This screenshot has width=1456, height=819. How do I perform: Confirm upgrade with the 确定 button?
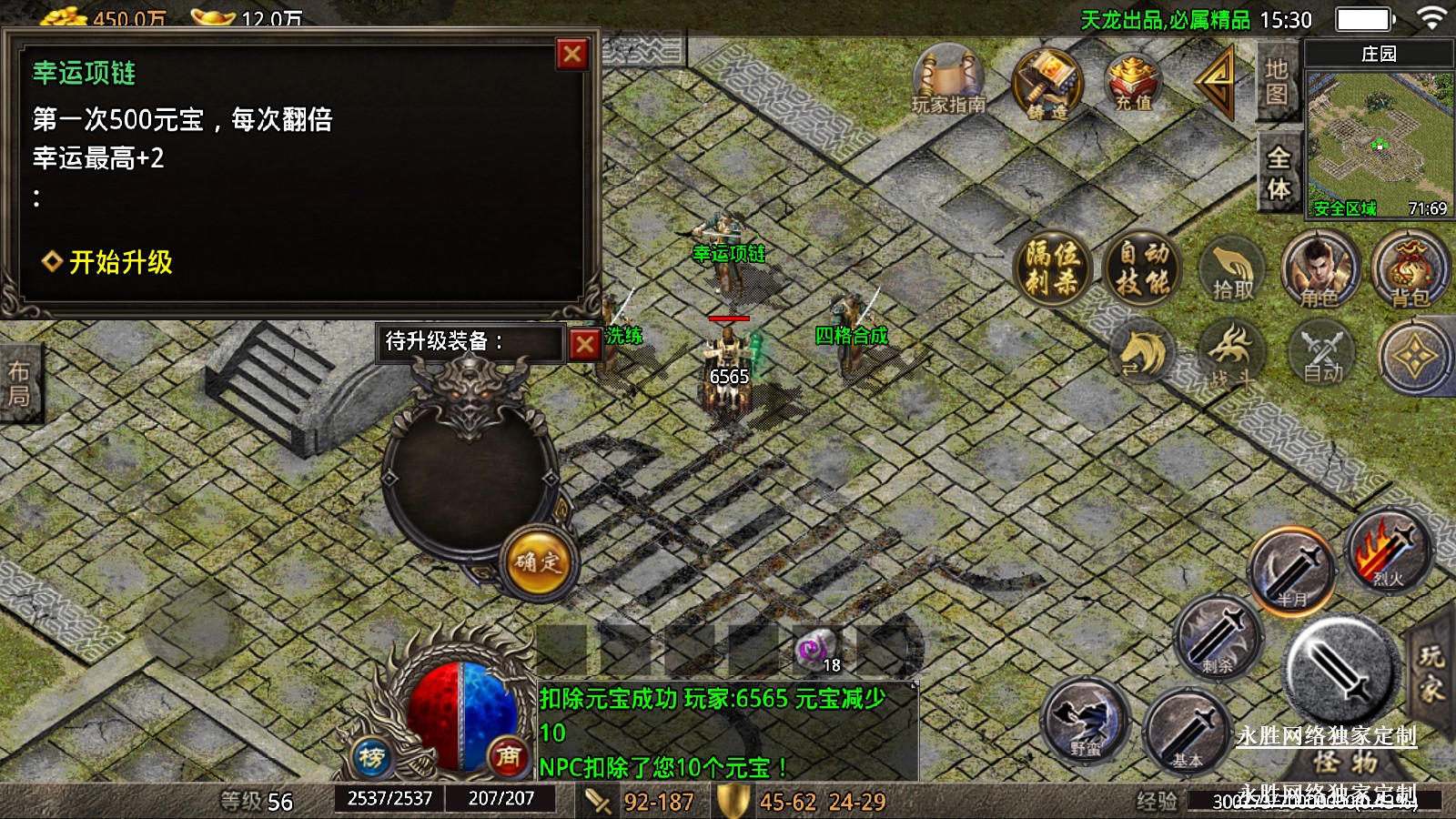(x=537, y=562)
